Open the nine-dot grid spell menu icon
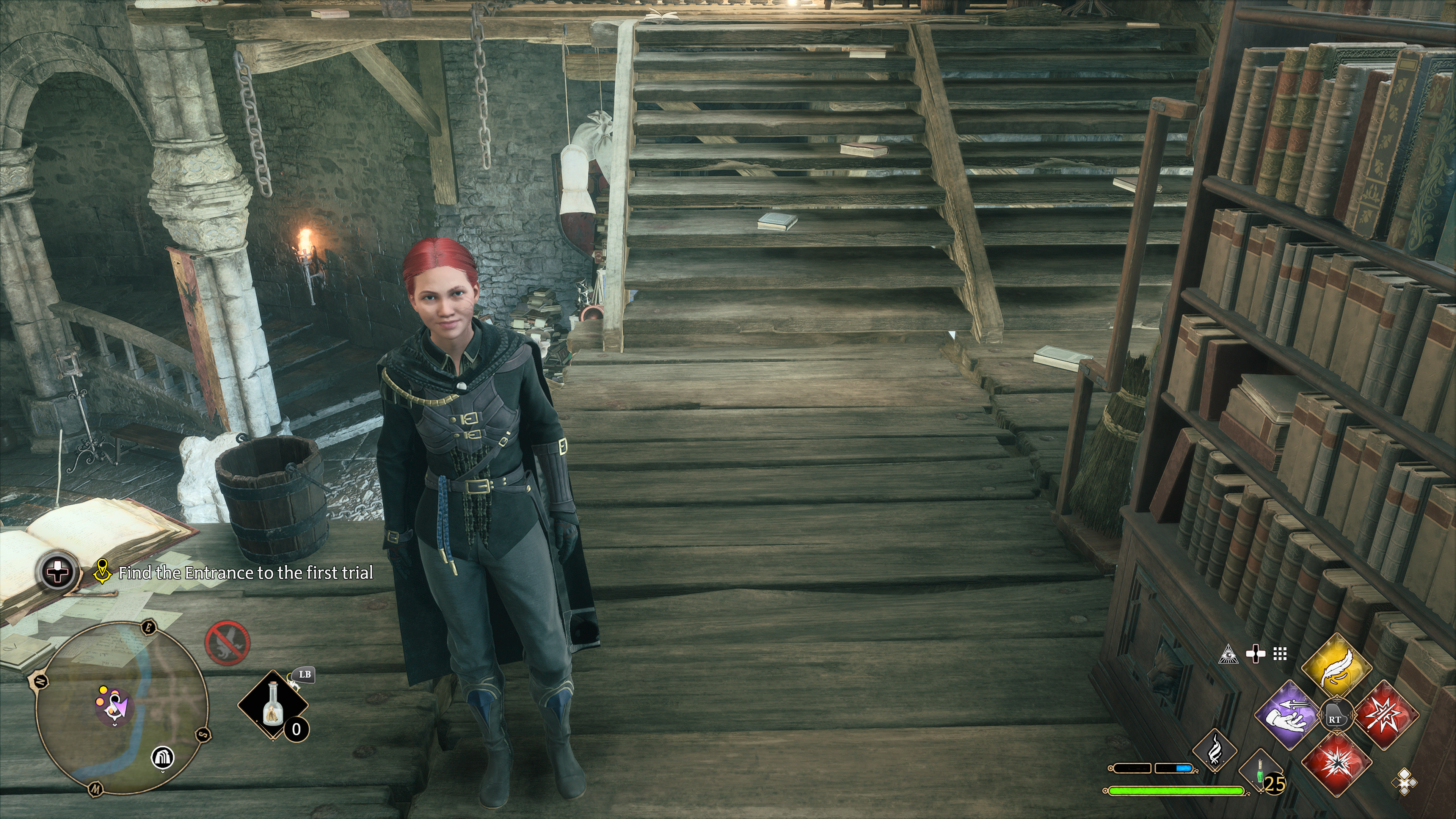 [x=1280, y=654]
